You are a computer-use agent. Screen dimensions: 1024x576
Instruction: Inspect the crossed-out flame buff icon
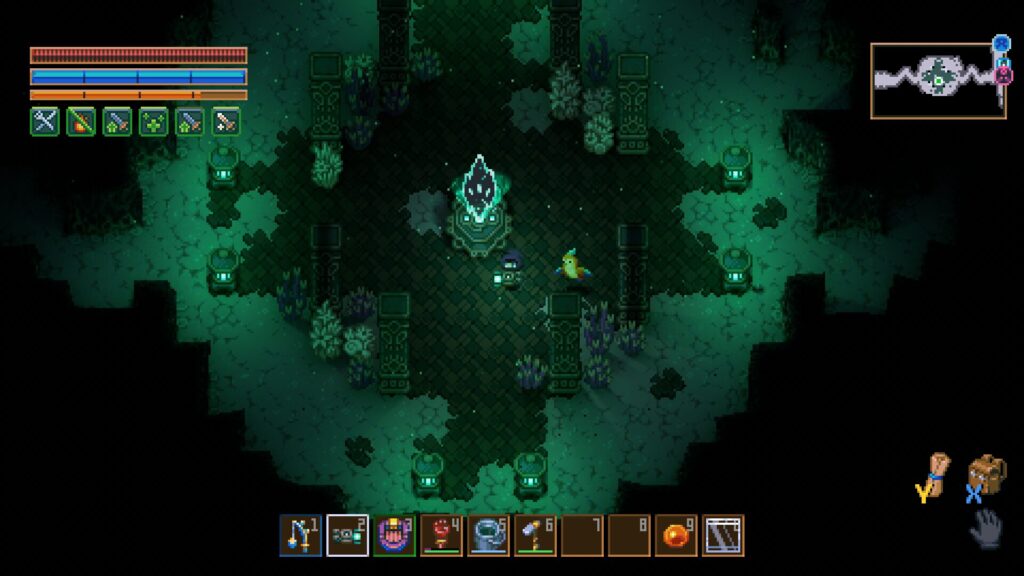coord(81,121)
